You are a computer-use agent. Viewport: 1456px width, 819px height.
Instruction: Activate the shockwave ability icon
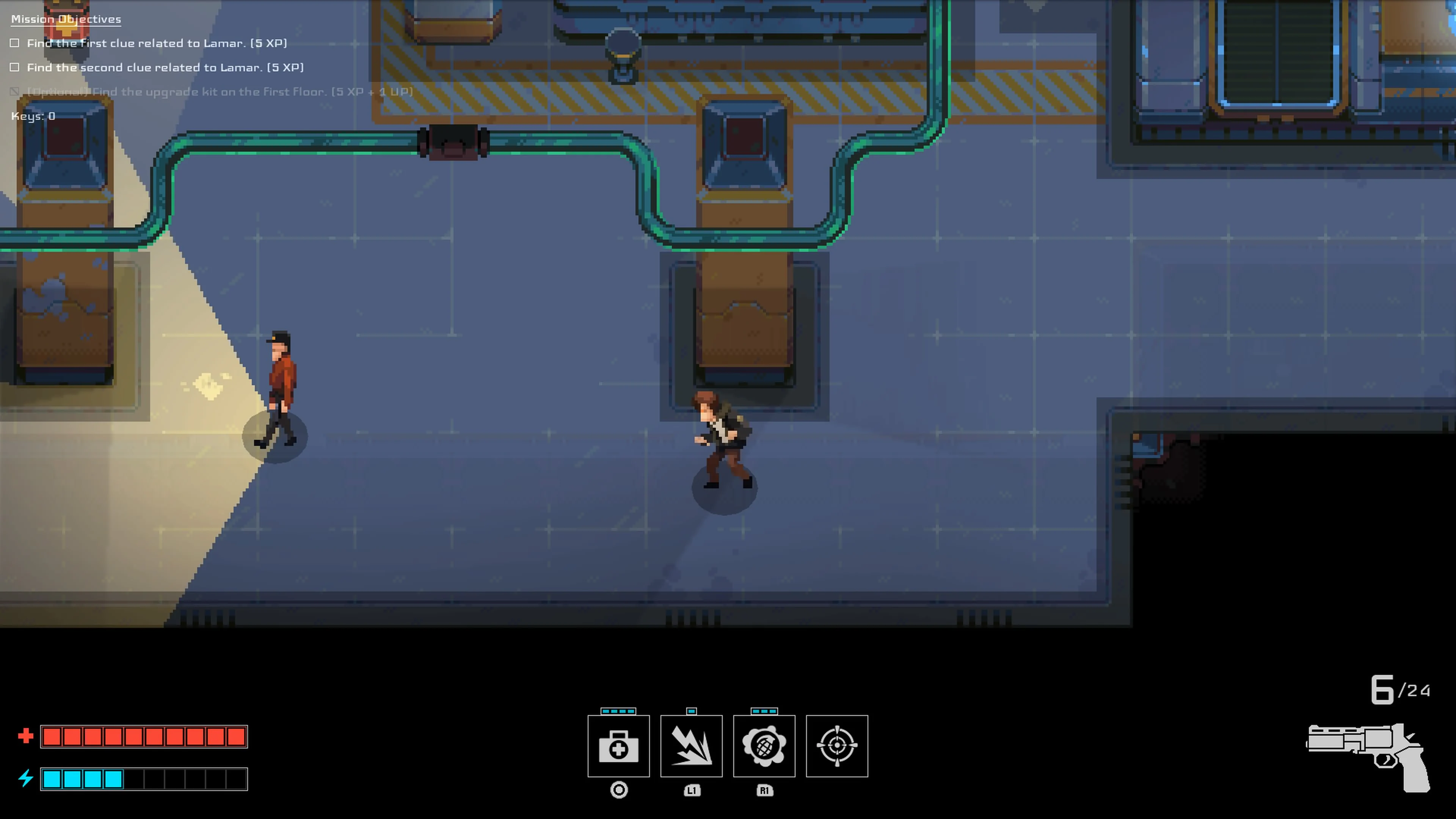691,746
